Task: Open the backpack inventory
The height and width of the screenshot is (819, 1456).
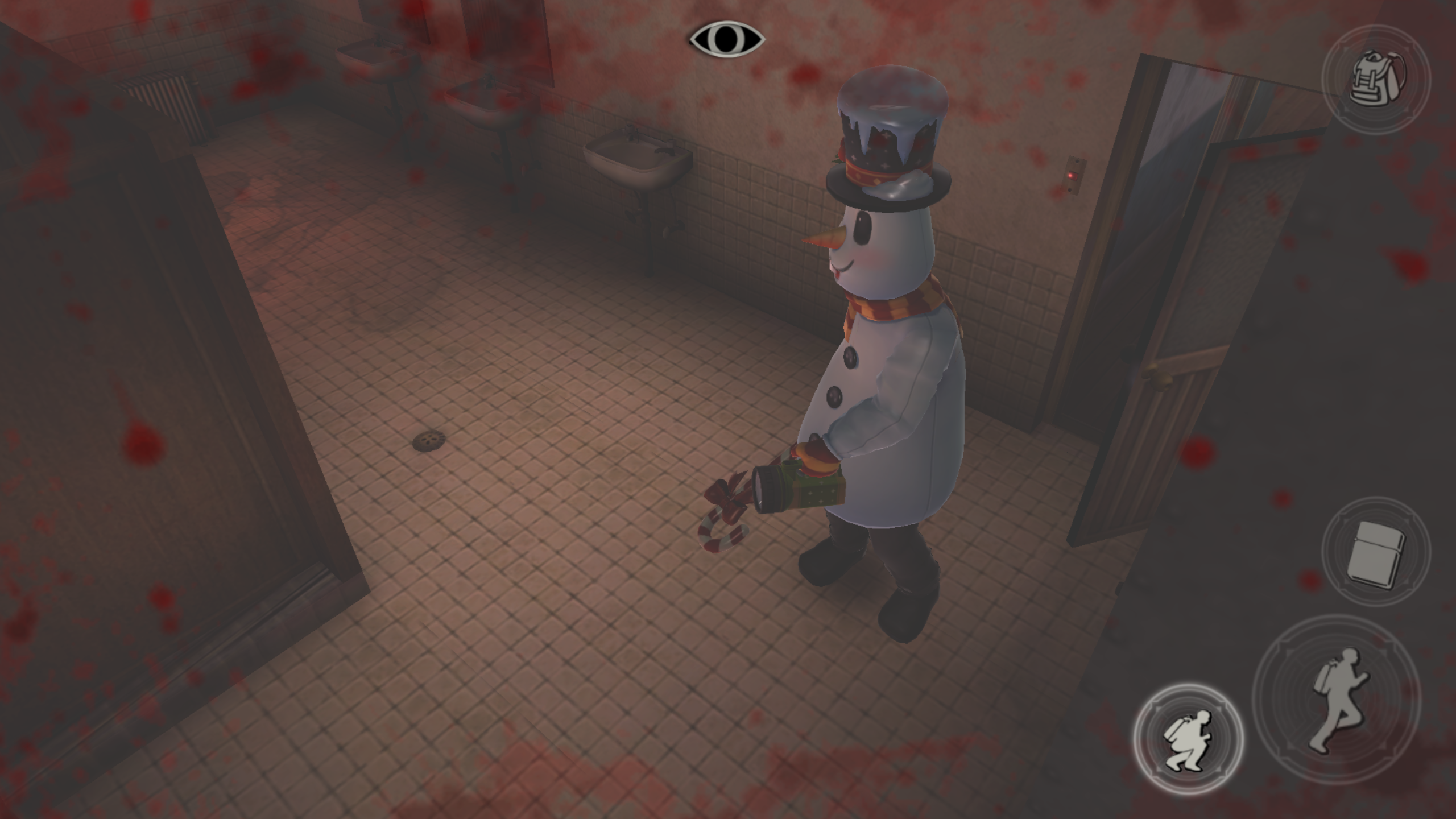Action: [x=1376, y=80]
